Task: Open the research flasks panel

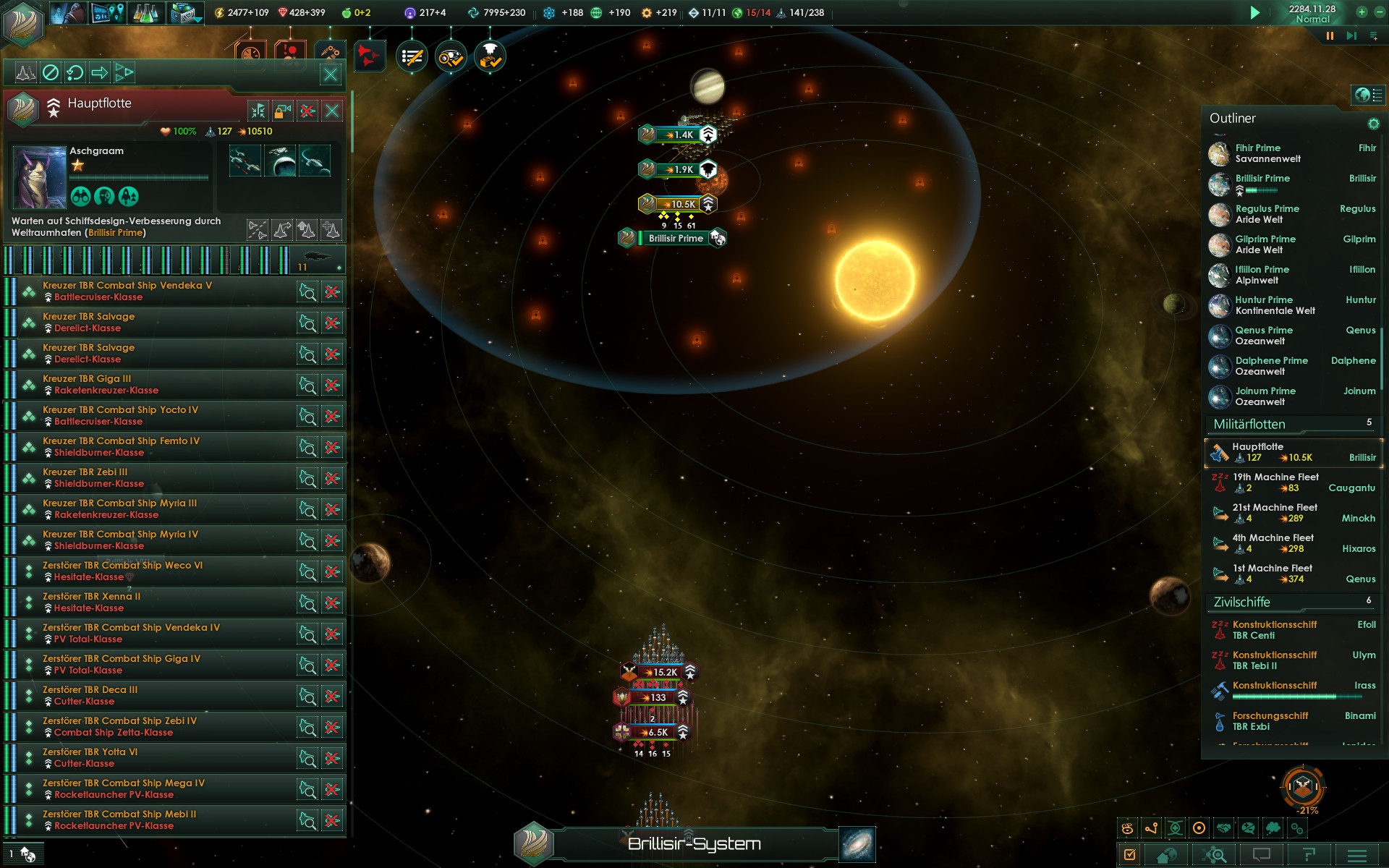Action: tap(145, 13)
